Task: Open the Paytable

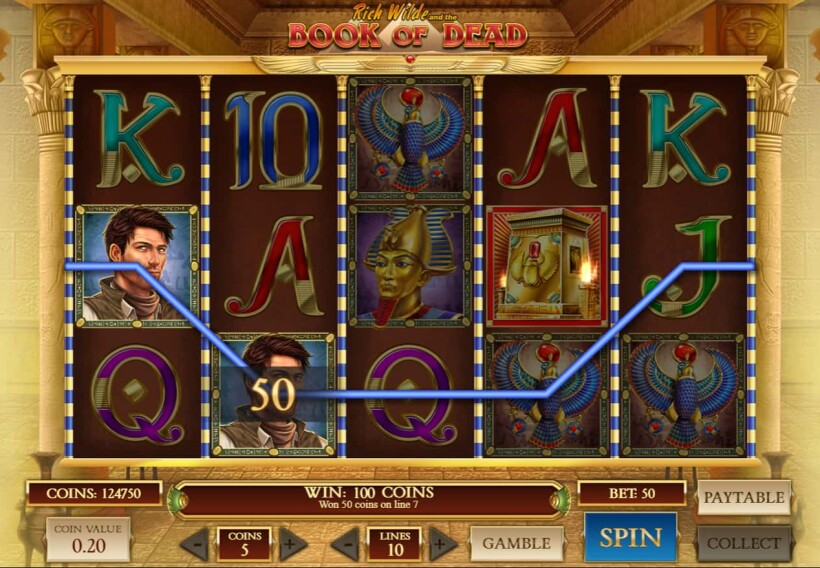Action: (743, 497)
